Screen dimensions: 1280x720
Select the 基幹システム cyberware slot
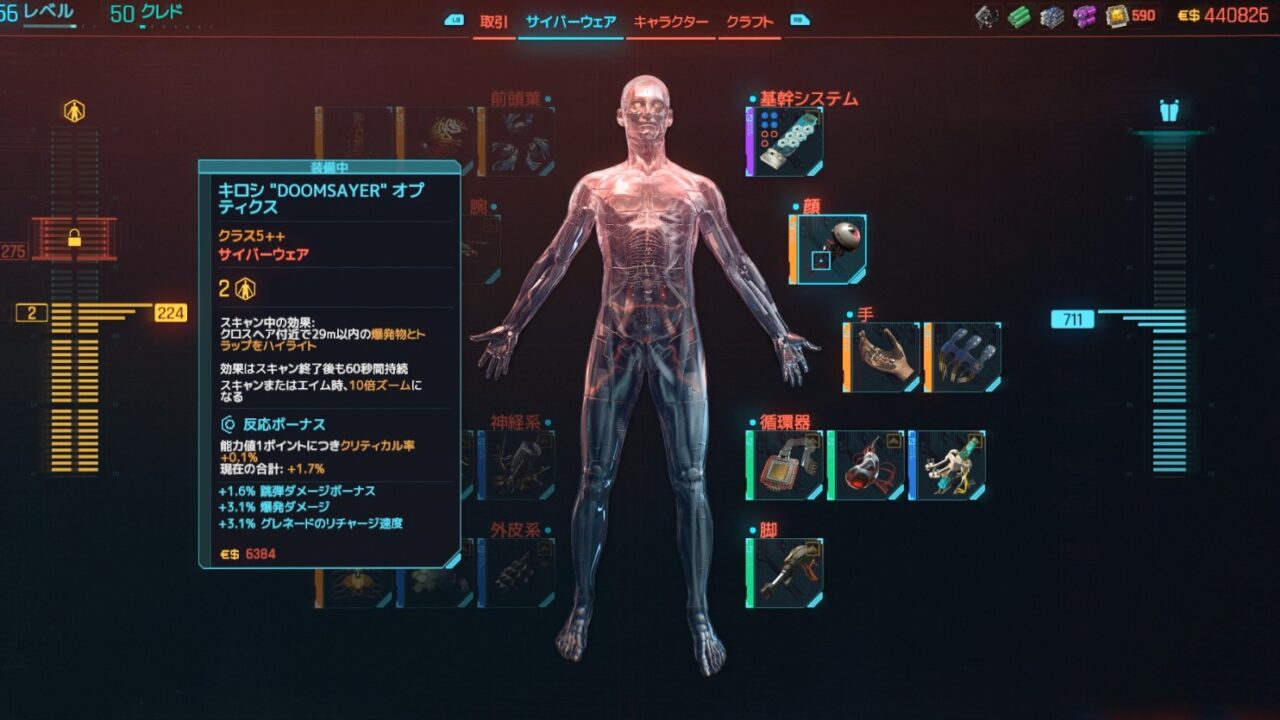[x=785, y=142]
